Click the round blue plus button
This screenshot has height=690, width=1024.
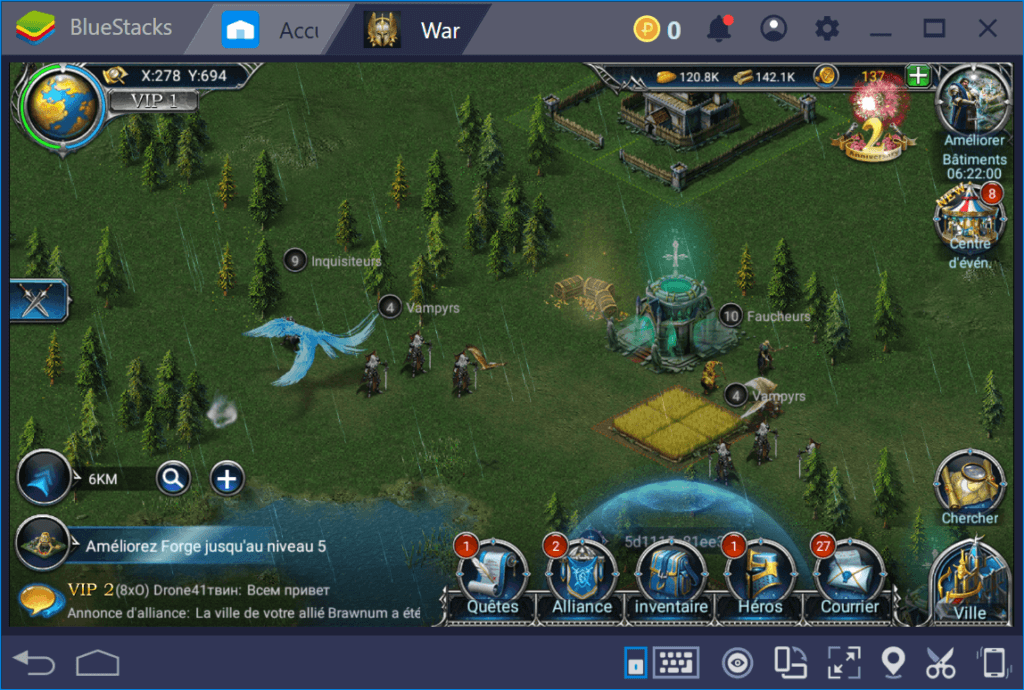[x=227, y=479]
